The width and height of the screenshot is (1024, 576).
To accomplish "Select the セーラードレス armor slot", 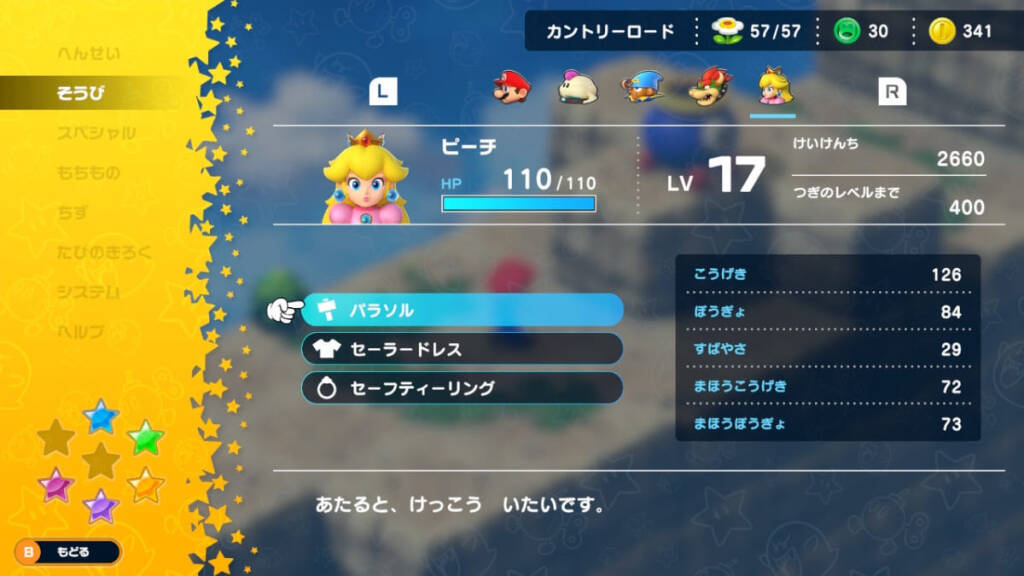I will pyautogui.click(x=462, y=349).
